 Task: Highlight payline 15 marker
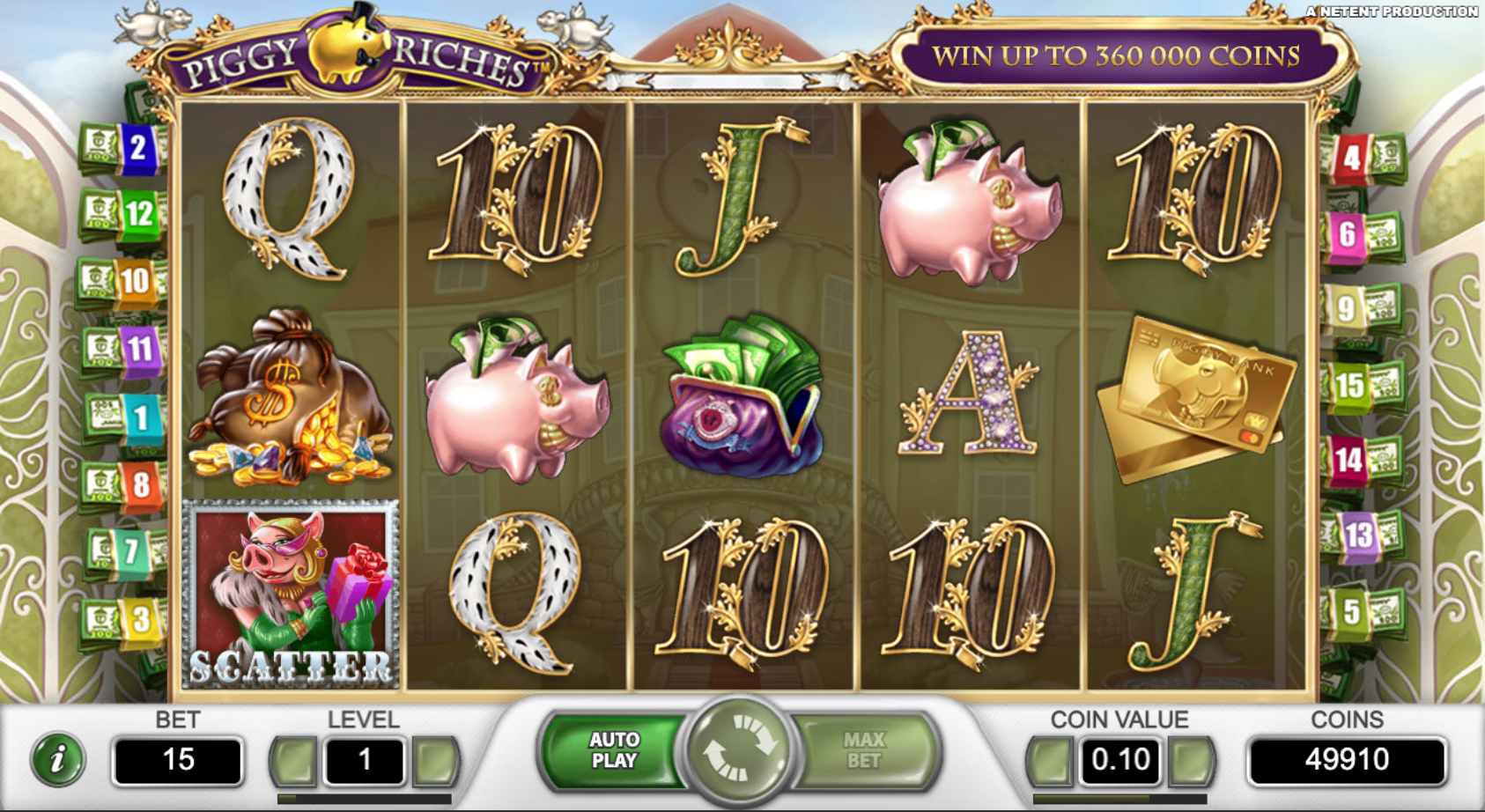pos(1349,385)
